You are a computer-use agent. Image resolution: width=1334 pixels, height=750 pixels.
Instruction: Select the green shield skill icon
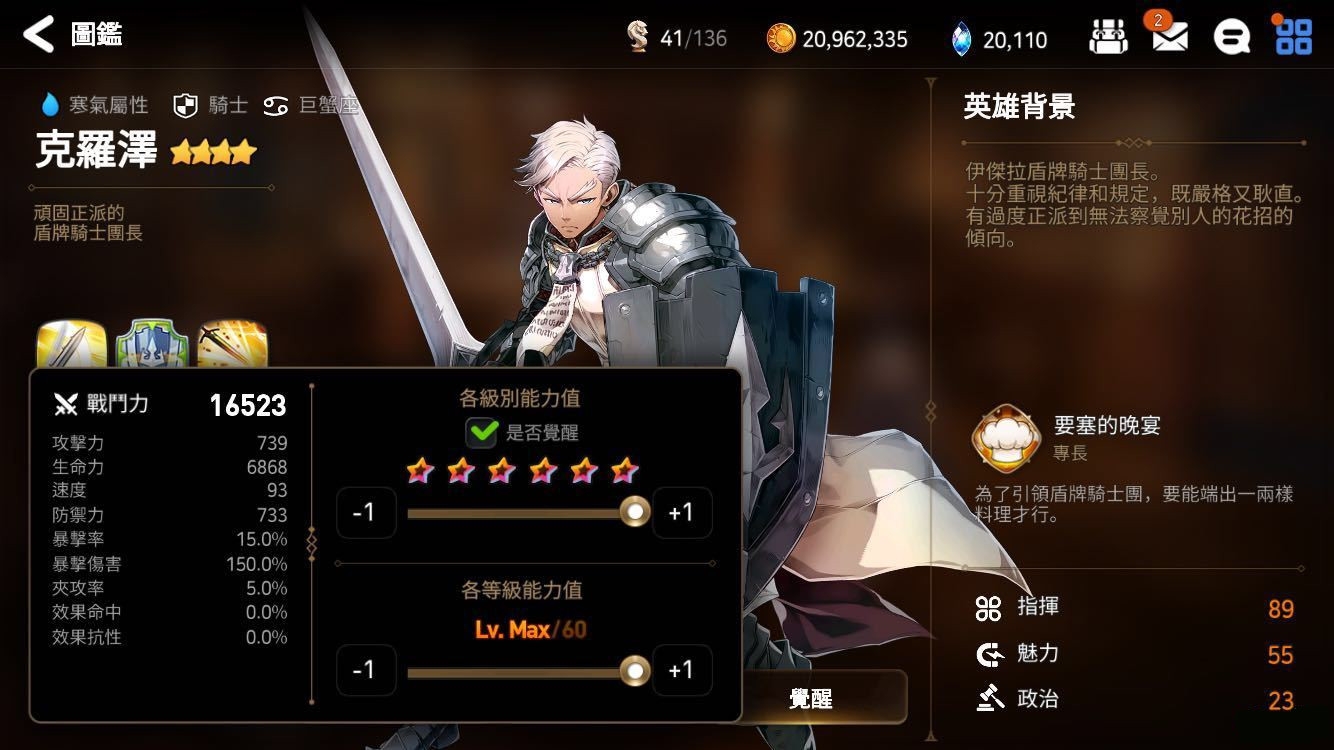tap(152, 345)
